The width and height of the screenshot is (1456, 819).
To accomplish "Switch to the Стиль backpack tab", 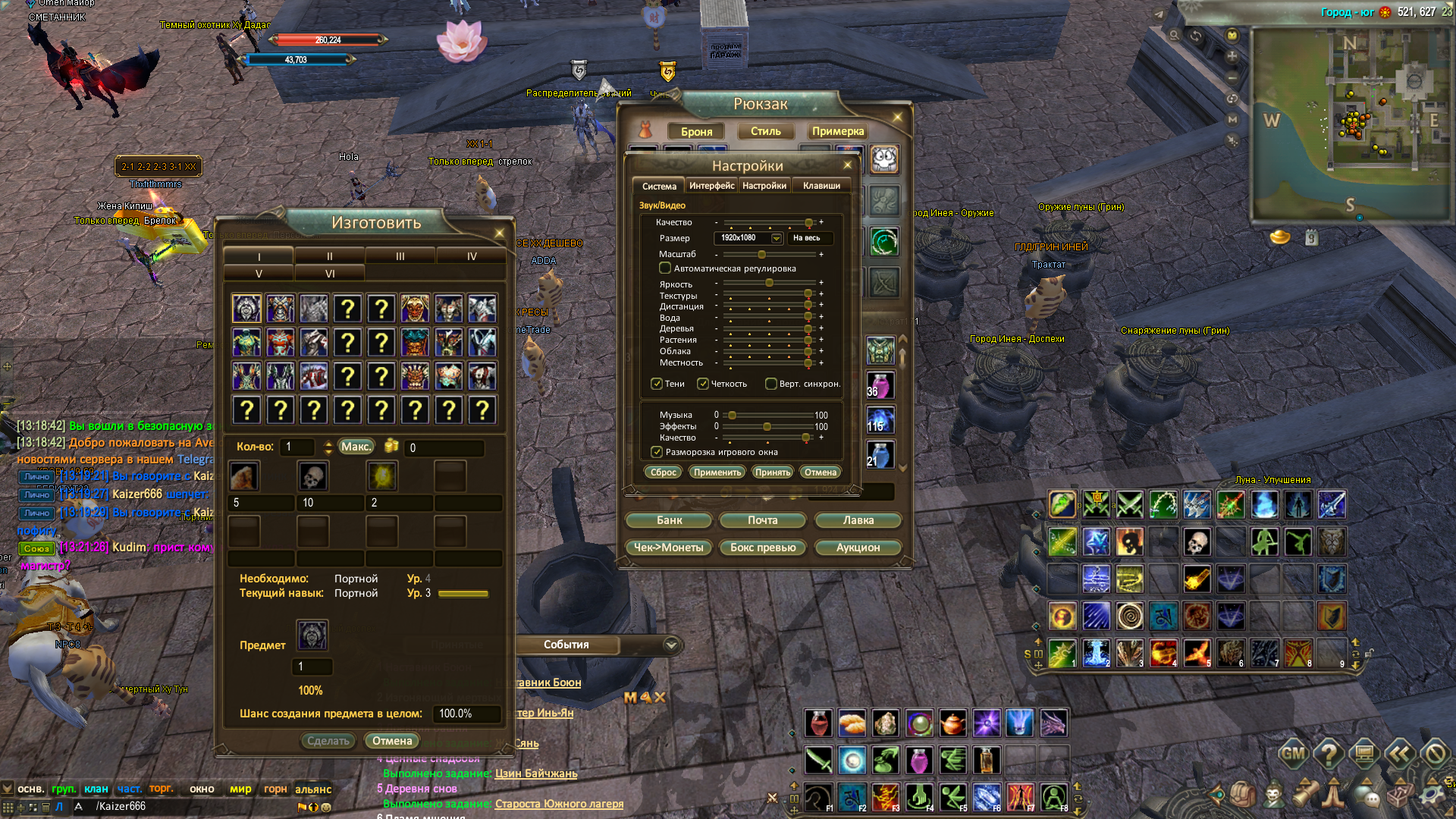I will [765, 131].
